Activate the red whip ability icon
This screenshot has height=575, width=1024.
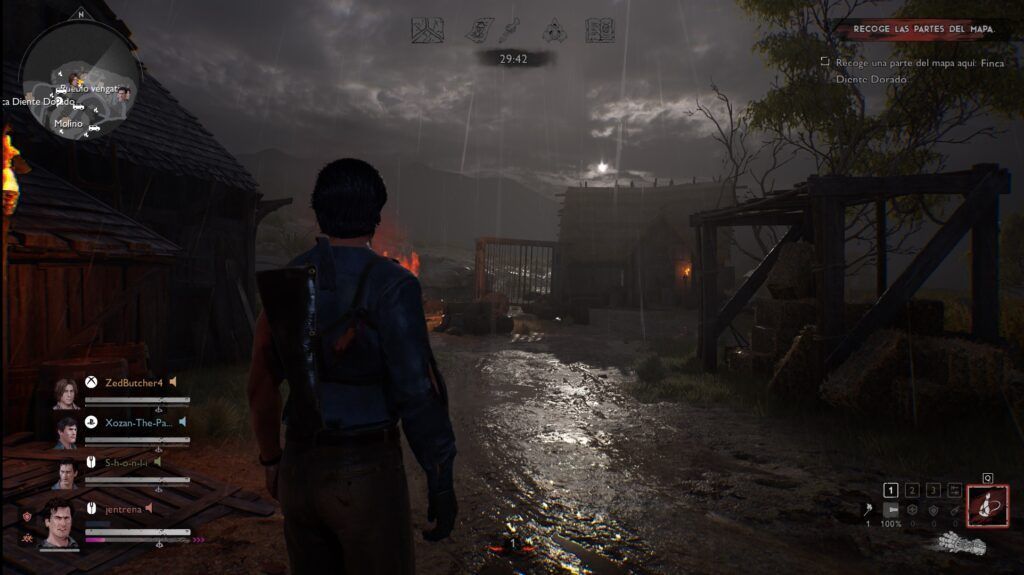988,505
